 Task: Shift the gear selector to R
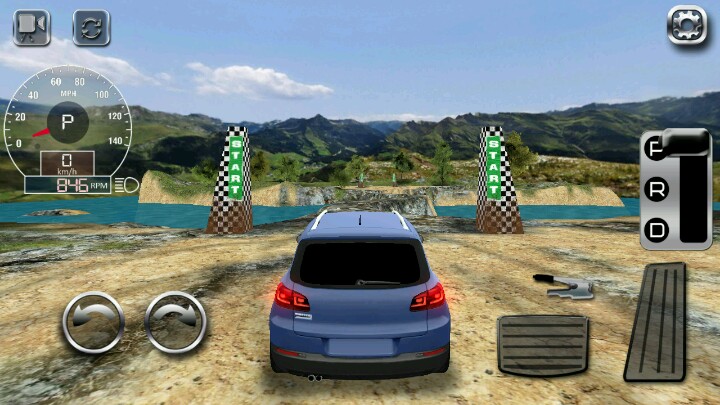657,189
